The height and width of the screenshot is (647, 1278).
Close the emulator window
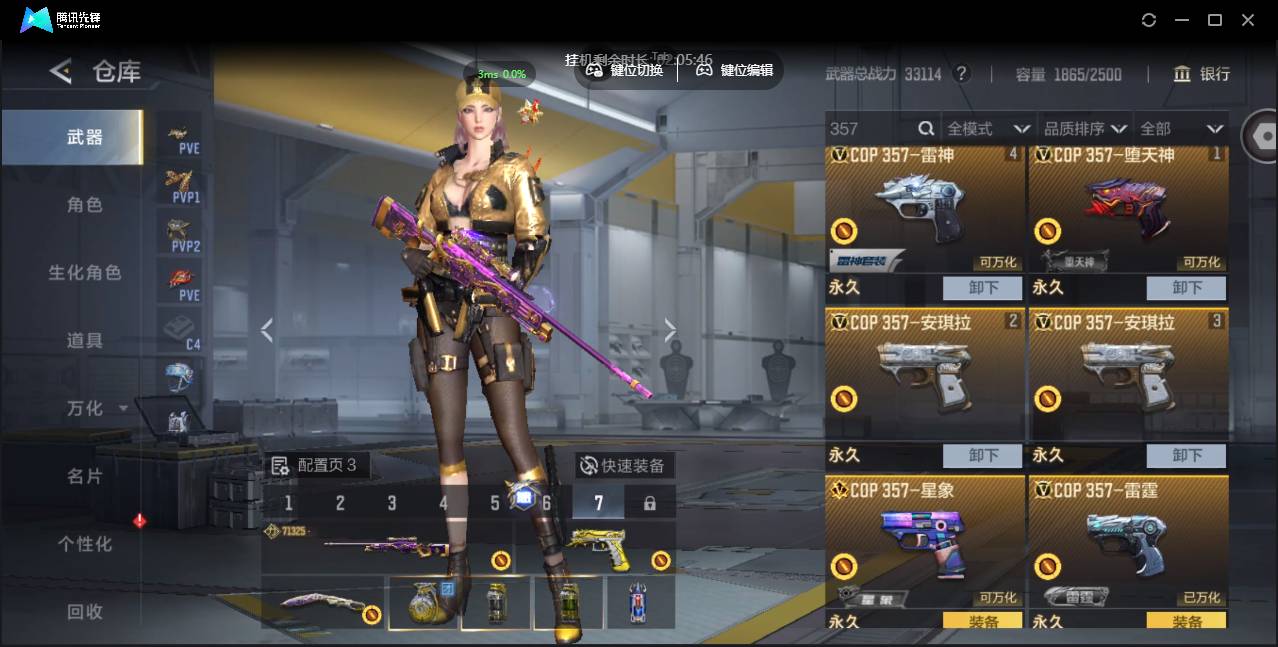coord(1248,20)
